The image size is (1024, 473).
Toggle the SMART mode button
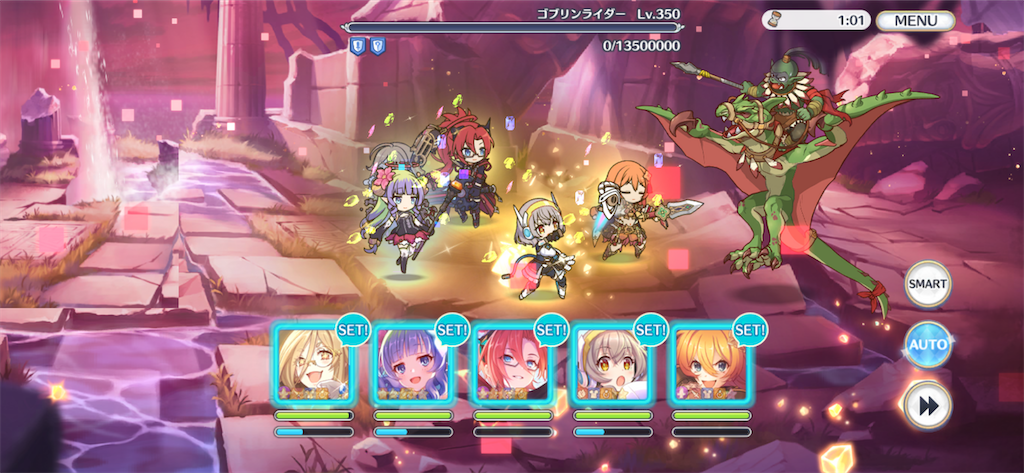point(927,284)
